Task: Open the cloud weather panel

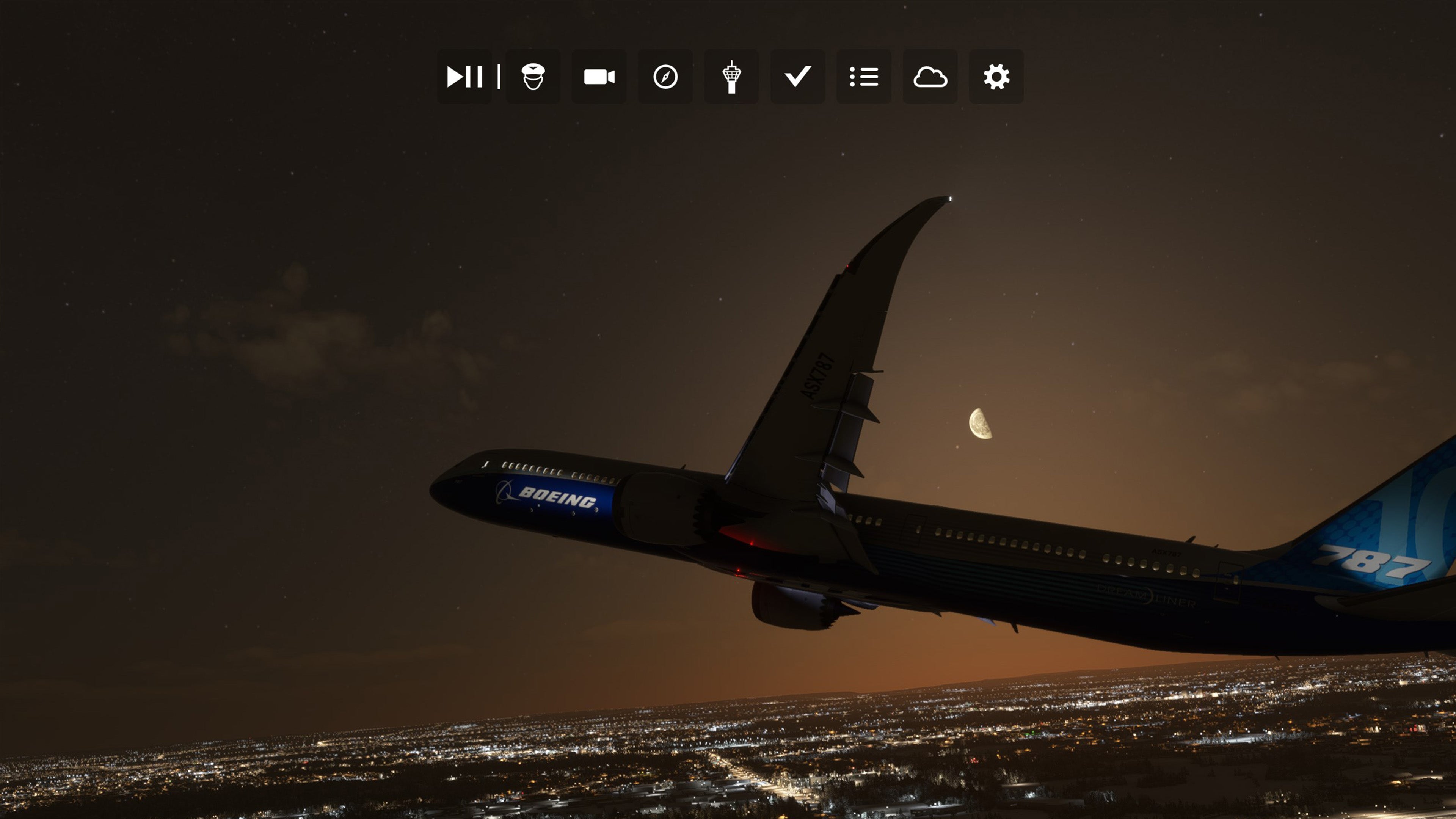Action: 930,76
